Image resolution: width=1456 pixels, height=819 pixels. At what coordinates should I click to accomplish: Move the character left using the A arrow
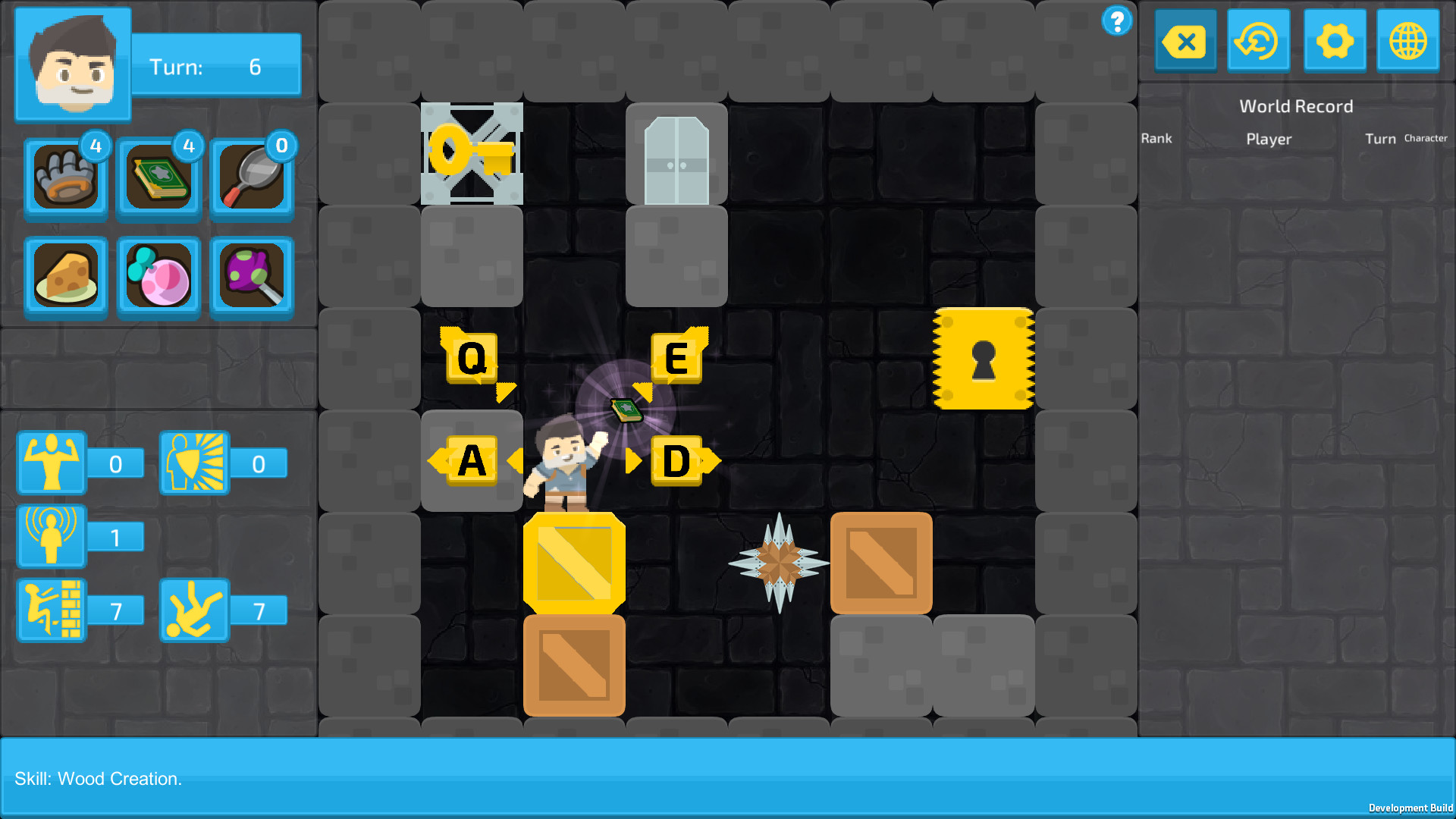point(472,459)
